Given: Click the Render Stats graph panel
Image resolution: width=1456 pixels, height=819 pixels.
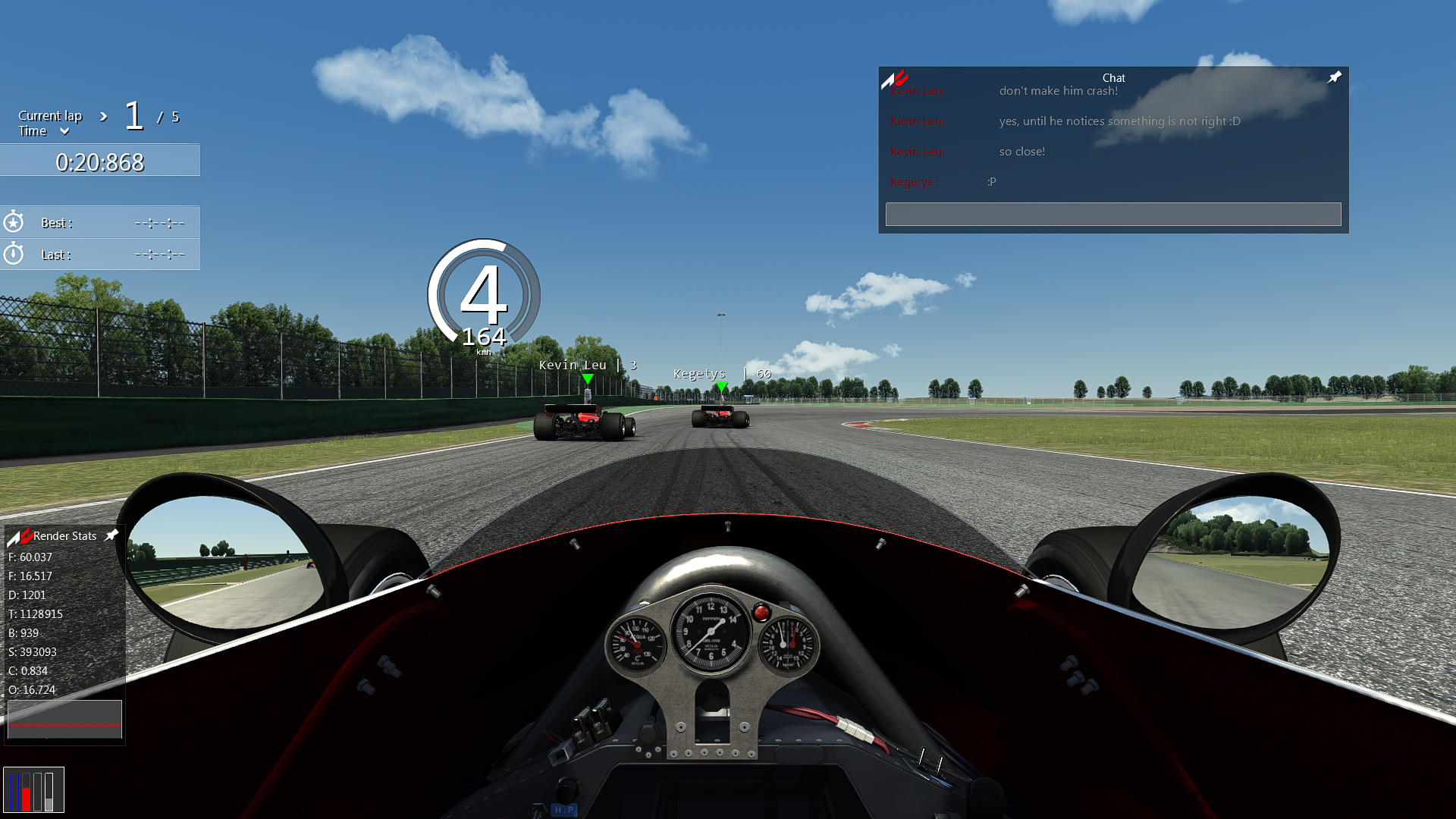Looking at the screenshot, I should [64, 719].
